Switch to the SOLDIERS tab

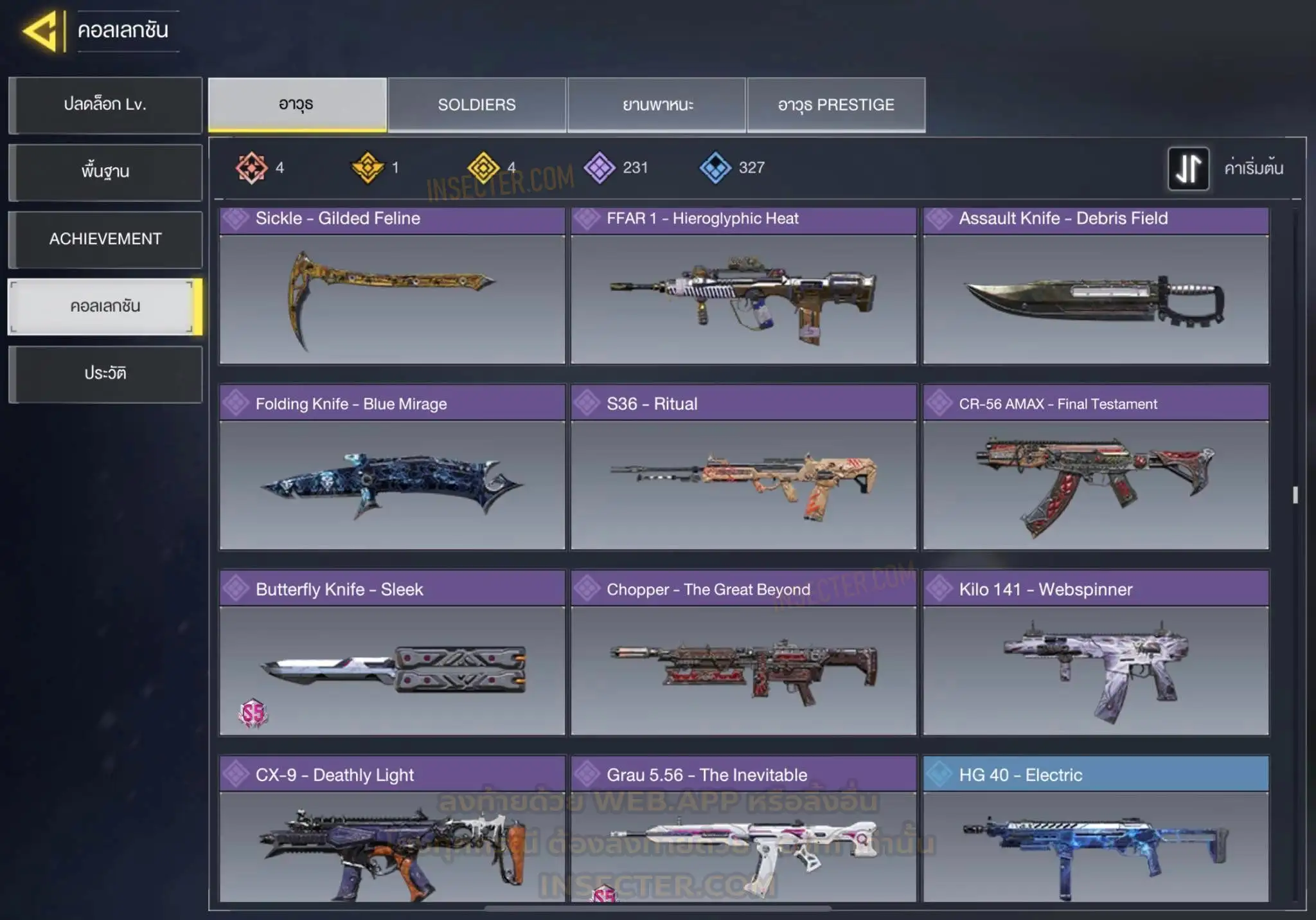pyautogui.click(x=477, y=105)
